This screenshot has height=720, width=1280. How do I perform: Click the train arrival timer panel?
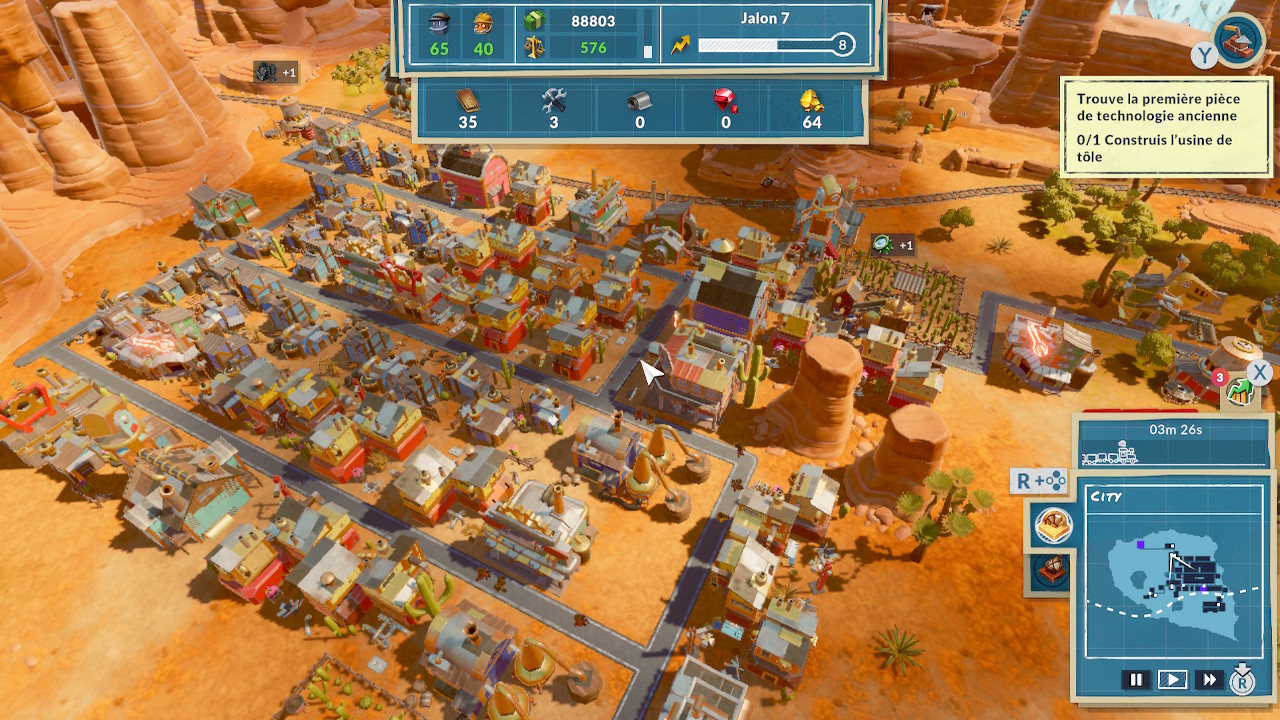pos(1174,441)
